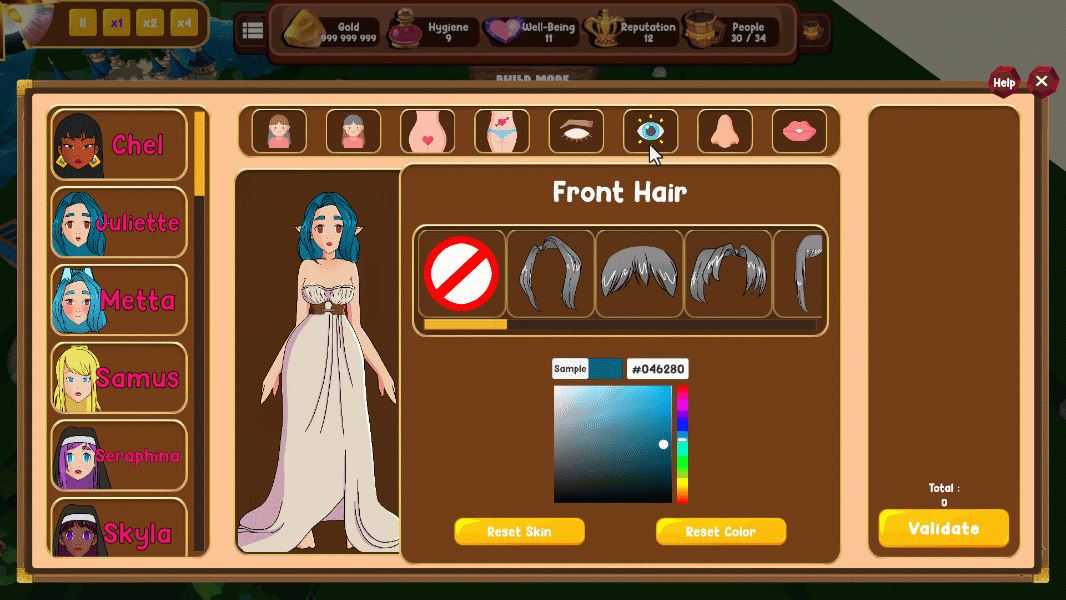Select Metta from the character list
This screenshot has width=1066, height=600.
[119, 300]
